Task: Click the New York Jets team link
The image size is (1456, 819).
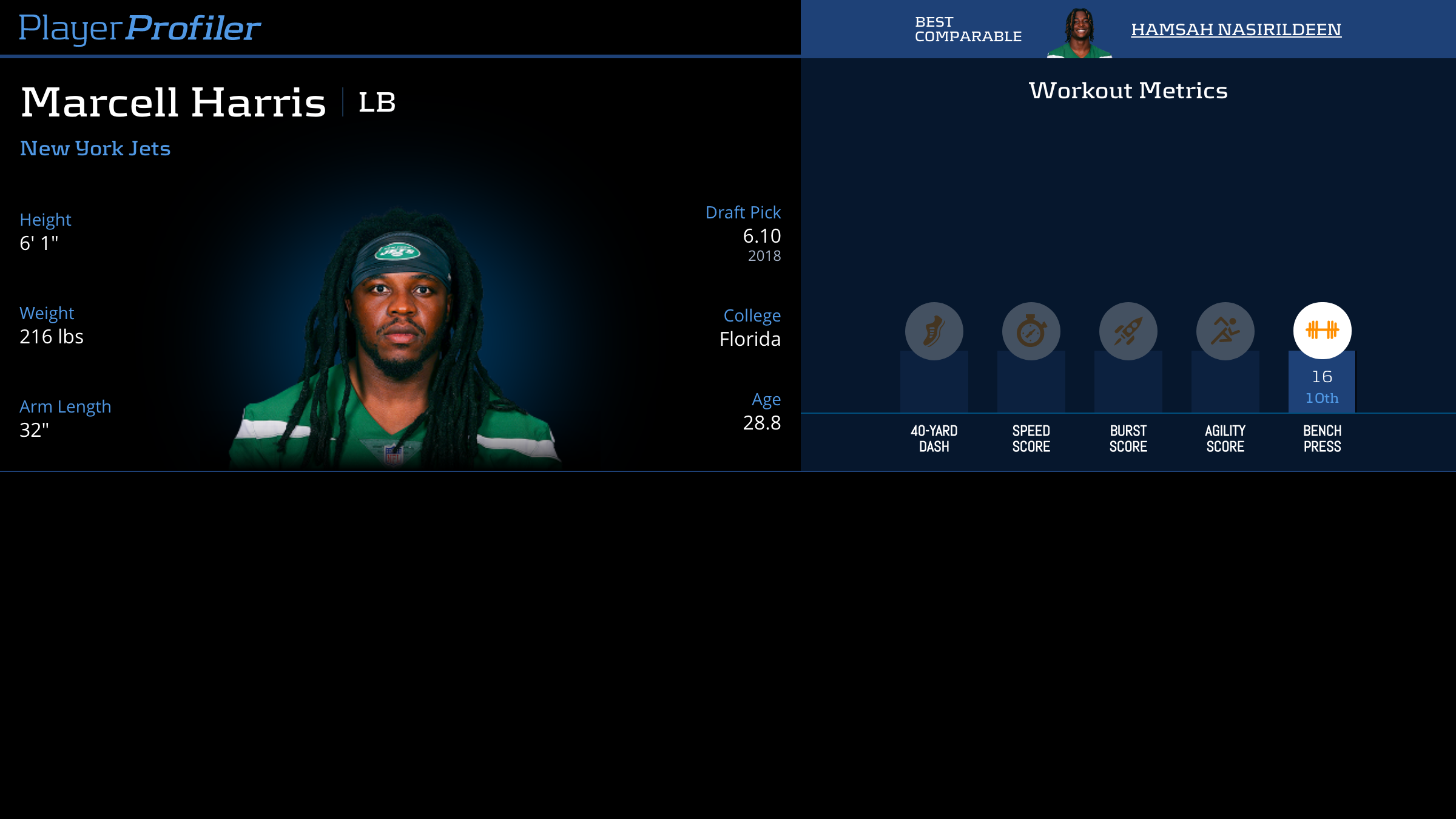Action: coord(95,149)
